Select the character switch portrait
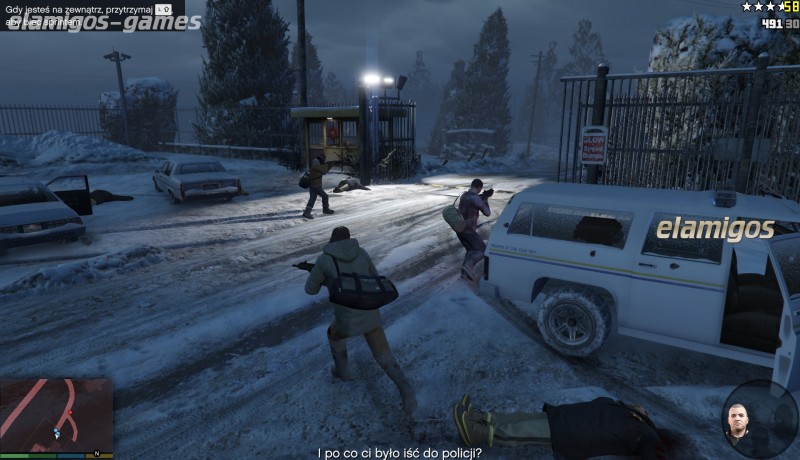800x460 pixels. coord(737,422)
